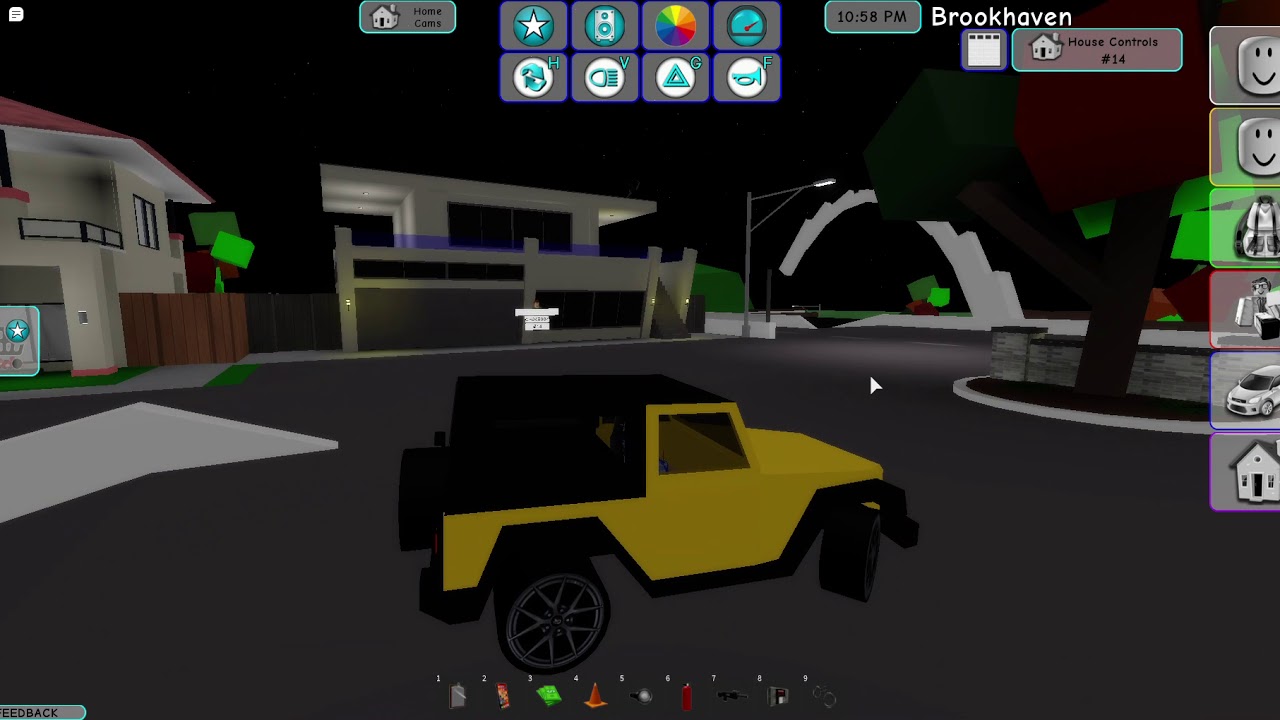Select the fire extinguisher in slot 6

[x=686, y=696]
